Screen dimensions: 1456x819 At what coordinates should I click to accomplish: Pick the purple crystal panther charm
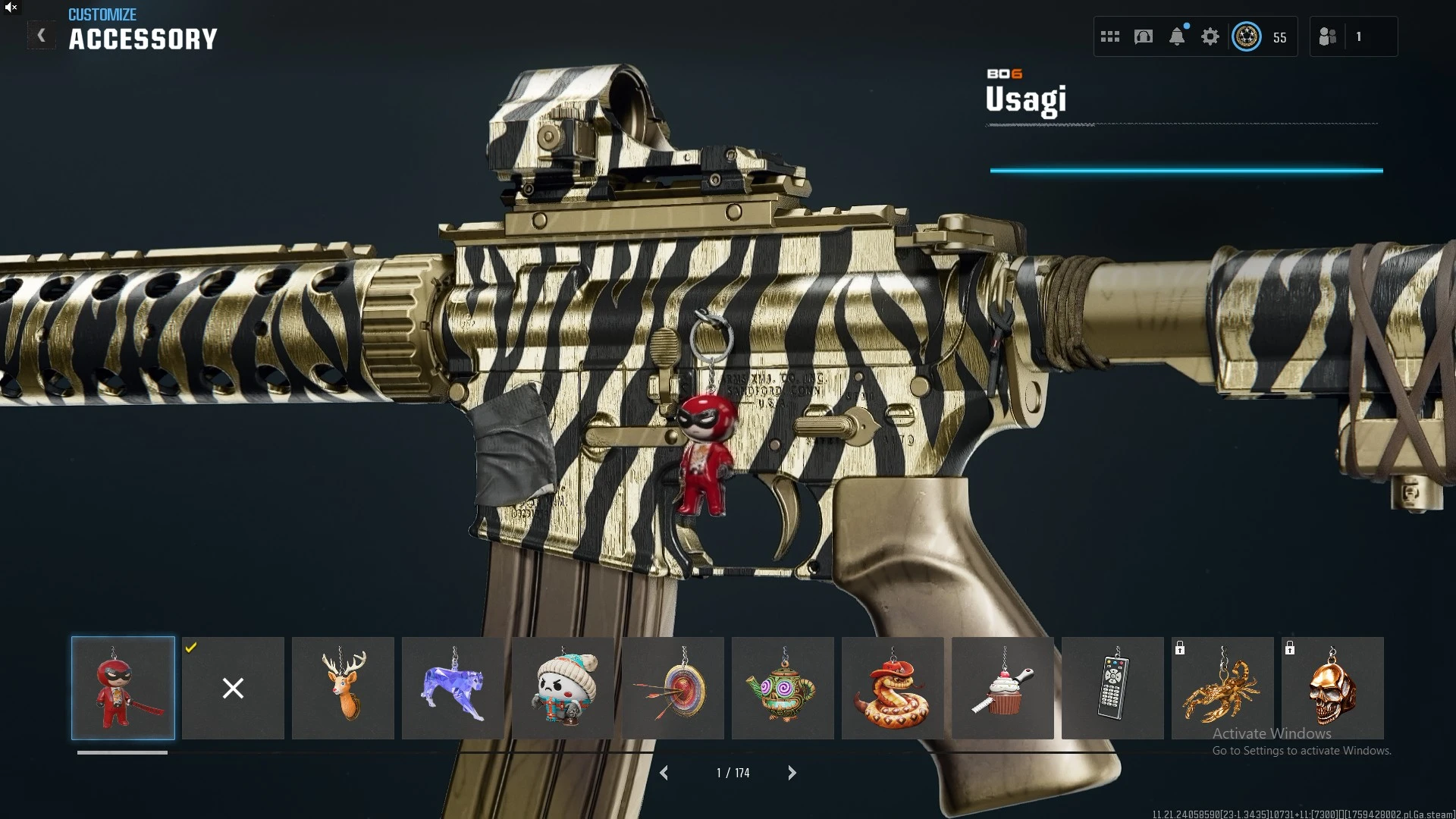[x=453, y=688]
